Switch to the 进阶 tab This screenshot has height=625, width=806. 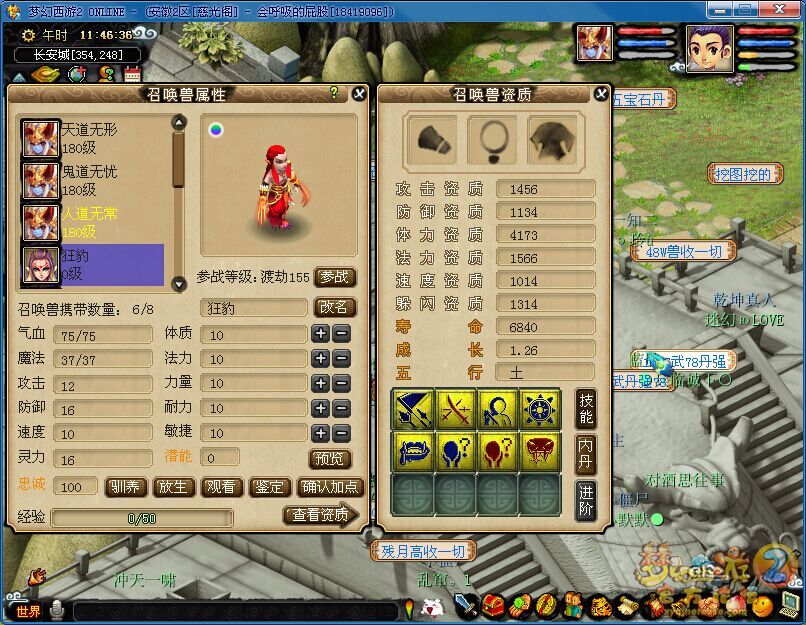pyautogui.click(x=586, y=501)
